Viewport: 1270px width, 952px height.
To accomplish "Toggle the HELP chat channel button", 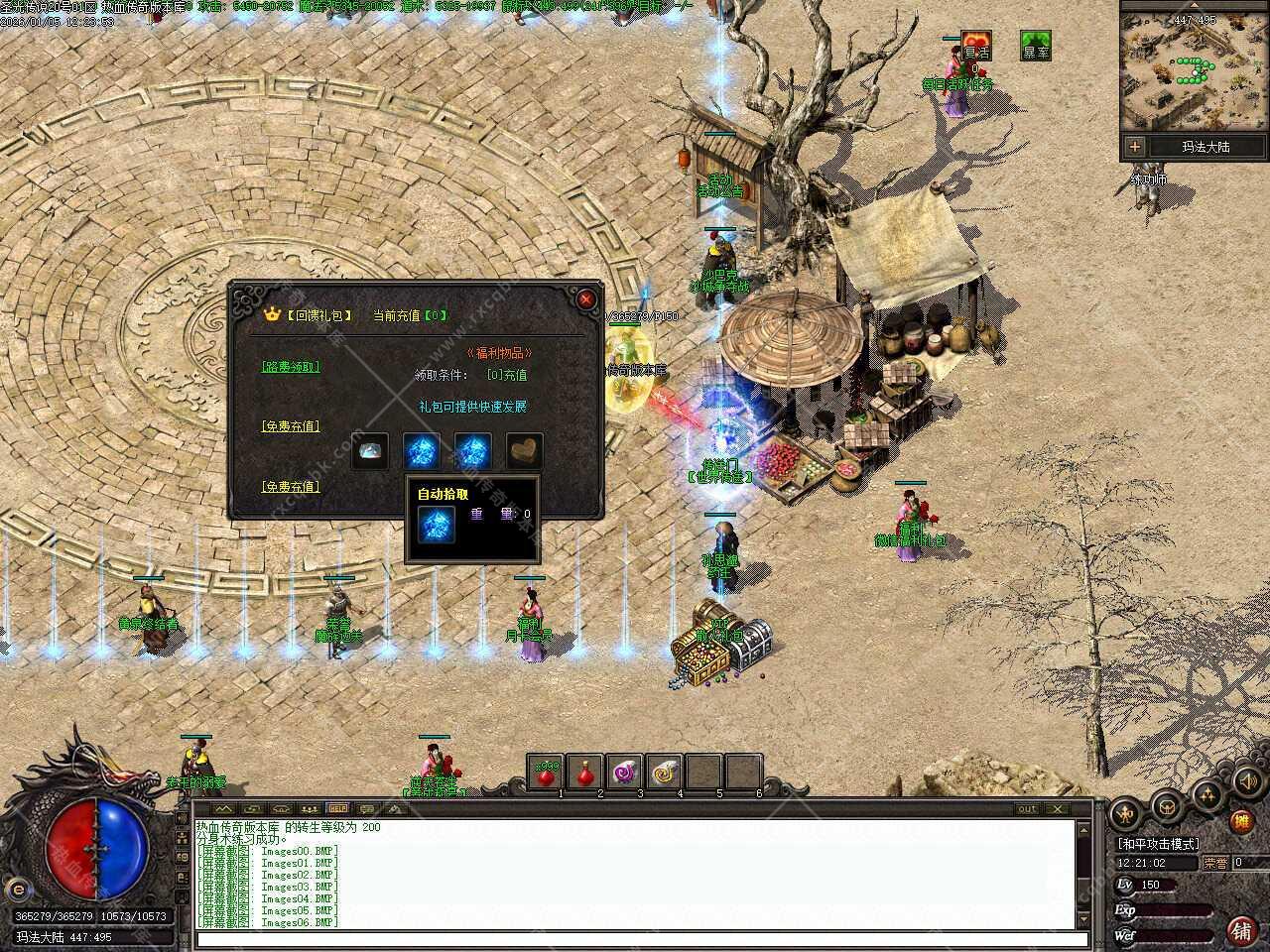I will click(x=337, y=808).
